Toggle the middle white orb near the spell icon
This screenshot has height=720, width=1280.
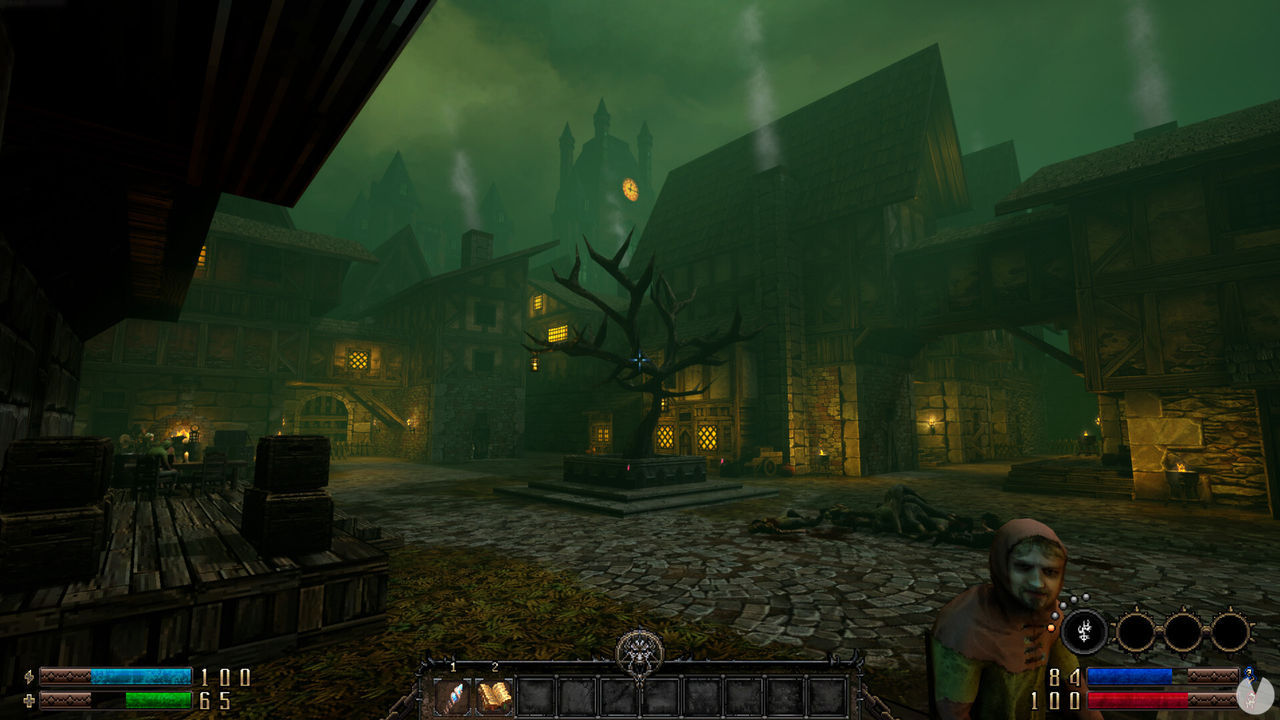pyautogui.click(x=1063, y=605)
